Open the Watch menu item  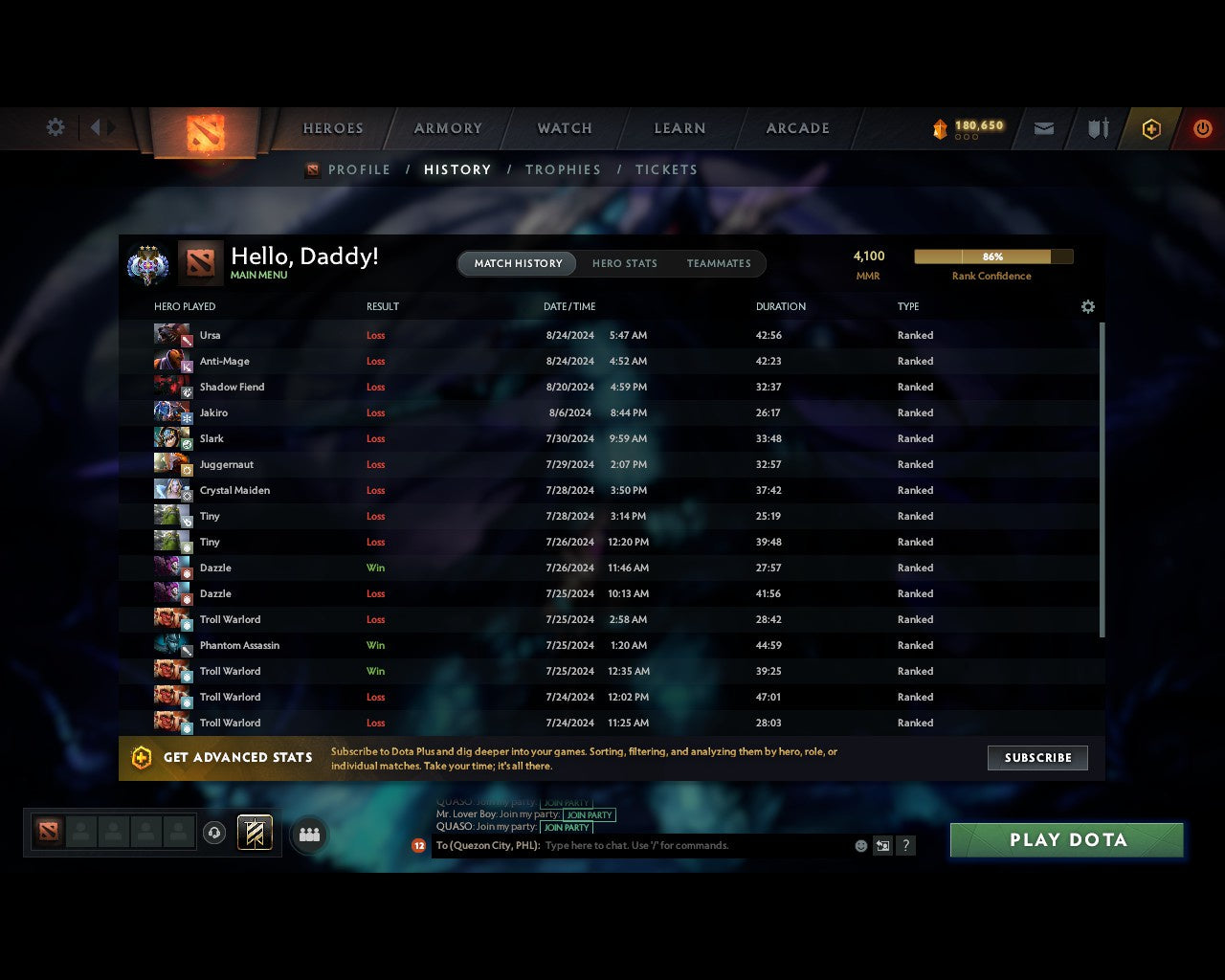tap(564, 128)
